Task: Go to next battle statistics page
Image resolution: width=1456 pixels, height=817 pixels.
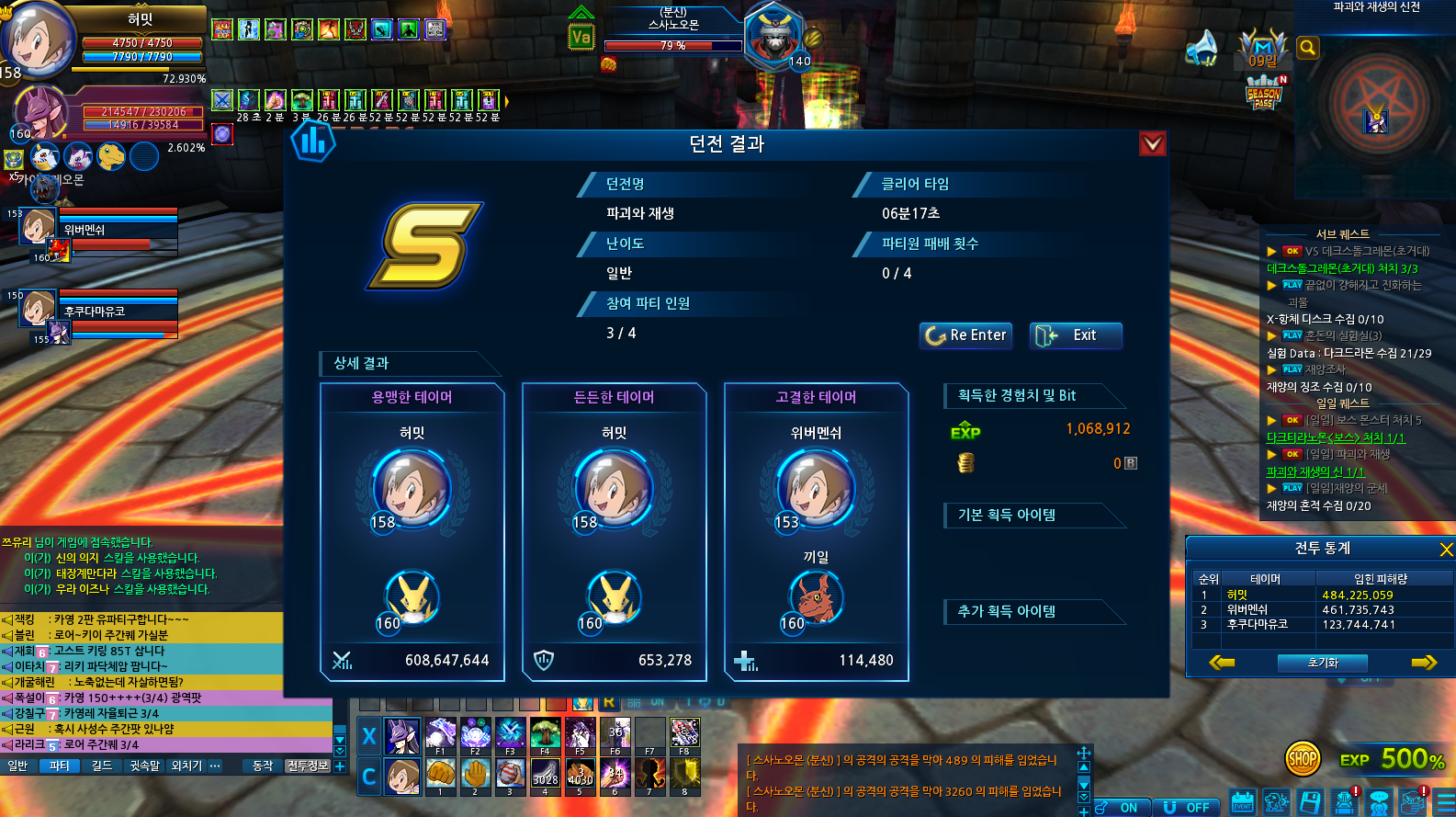Action: [1424, 663]
